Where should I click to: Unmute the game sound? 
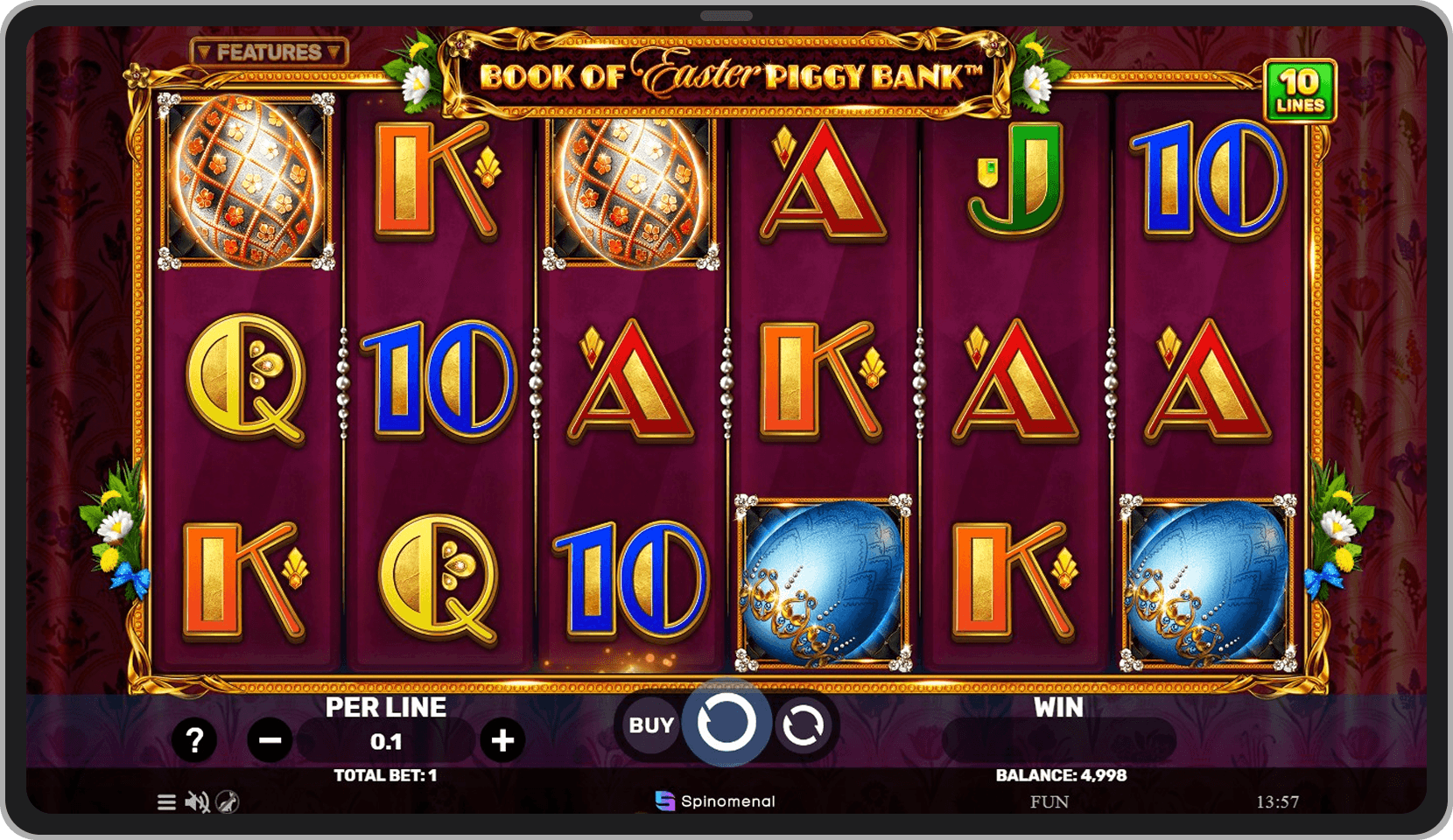point(196,801)
